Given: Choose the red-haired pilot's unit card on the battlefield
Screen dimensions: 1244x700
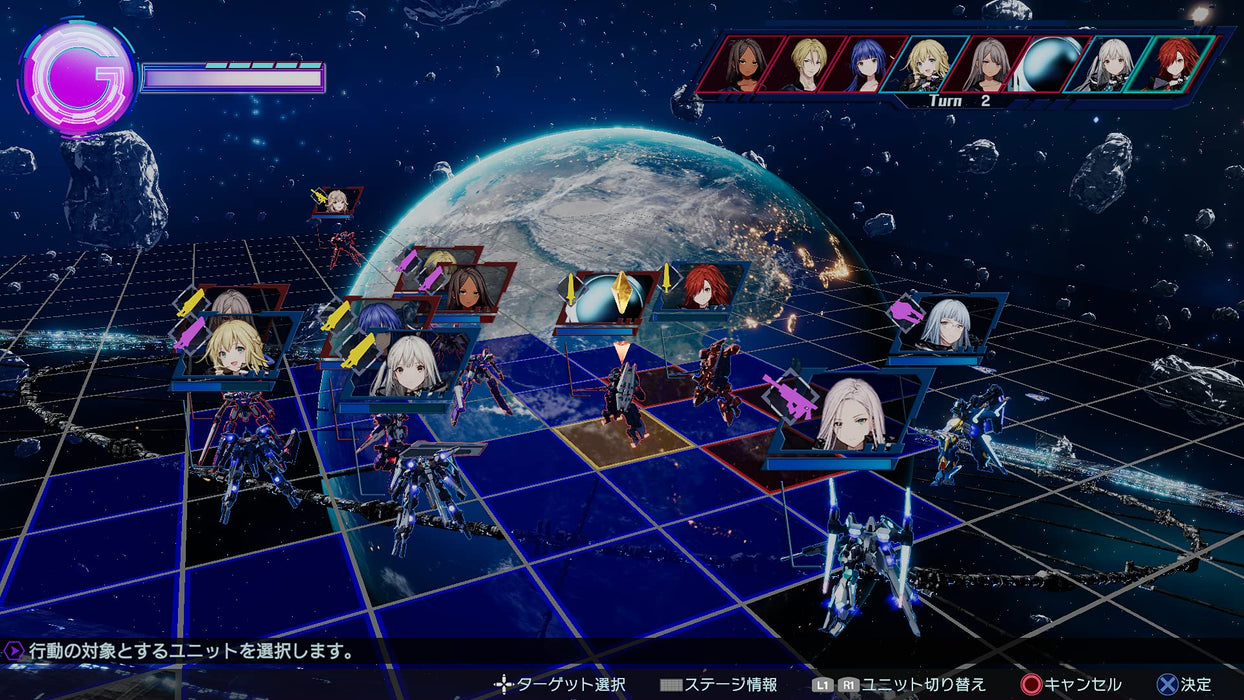Looking at the screenshot, I should (x=706, y=287).
